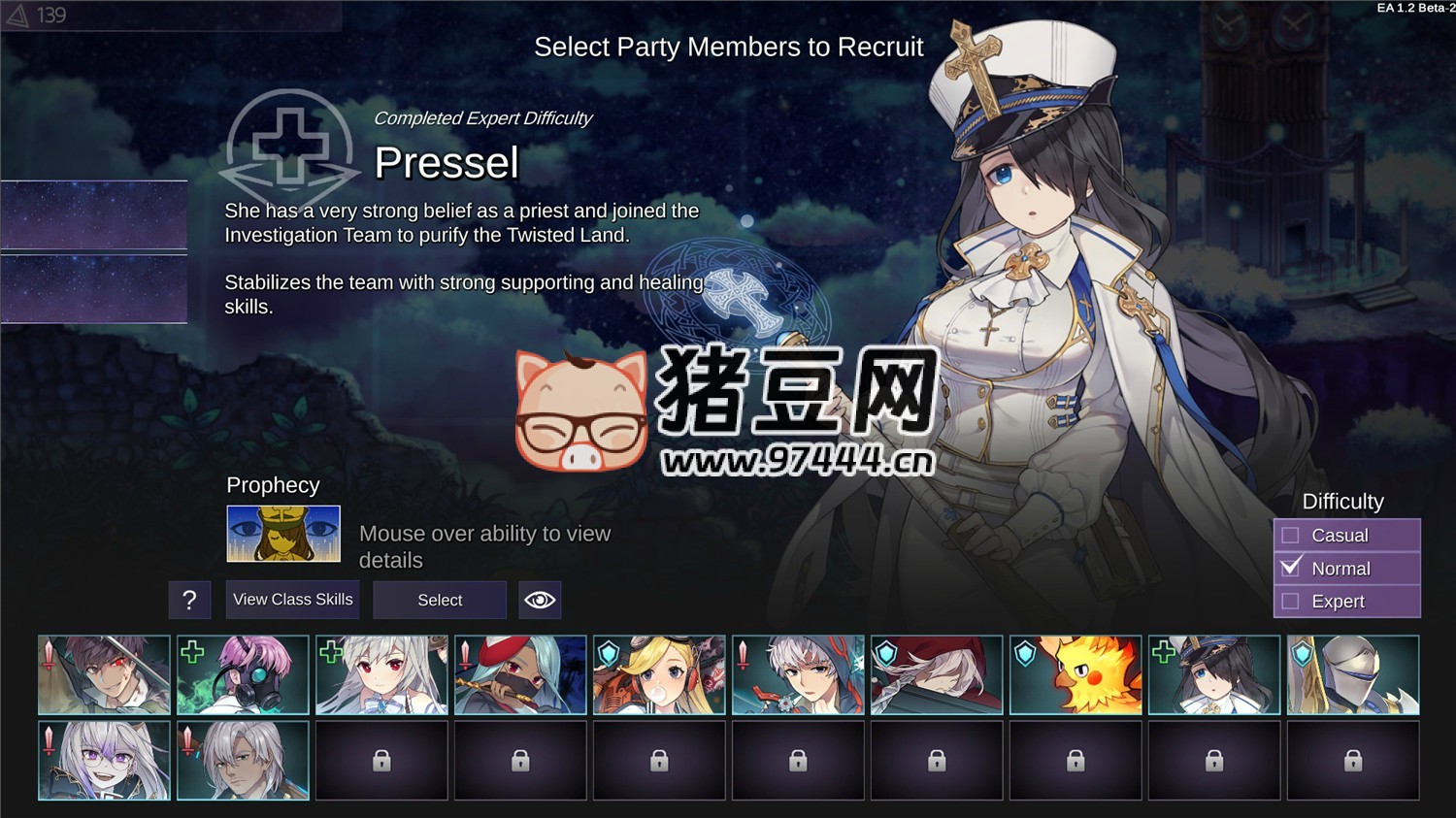Click the triangle resource icon showing 139
Screen dimensions: 1456x818
pos(19,15)
